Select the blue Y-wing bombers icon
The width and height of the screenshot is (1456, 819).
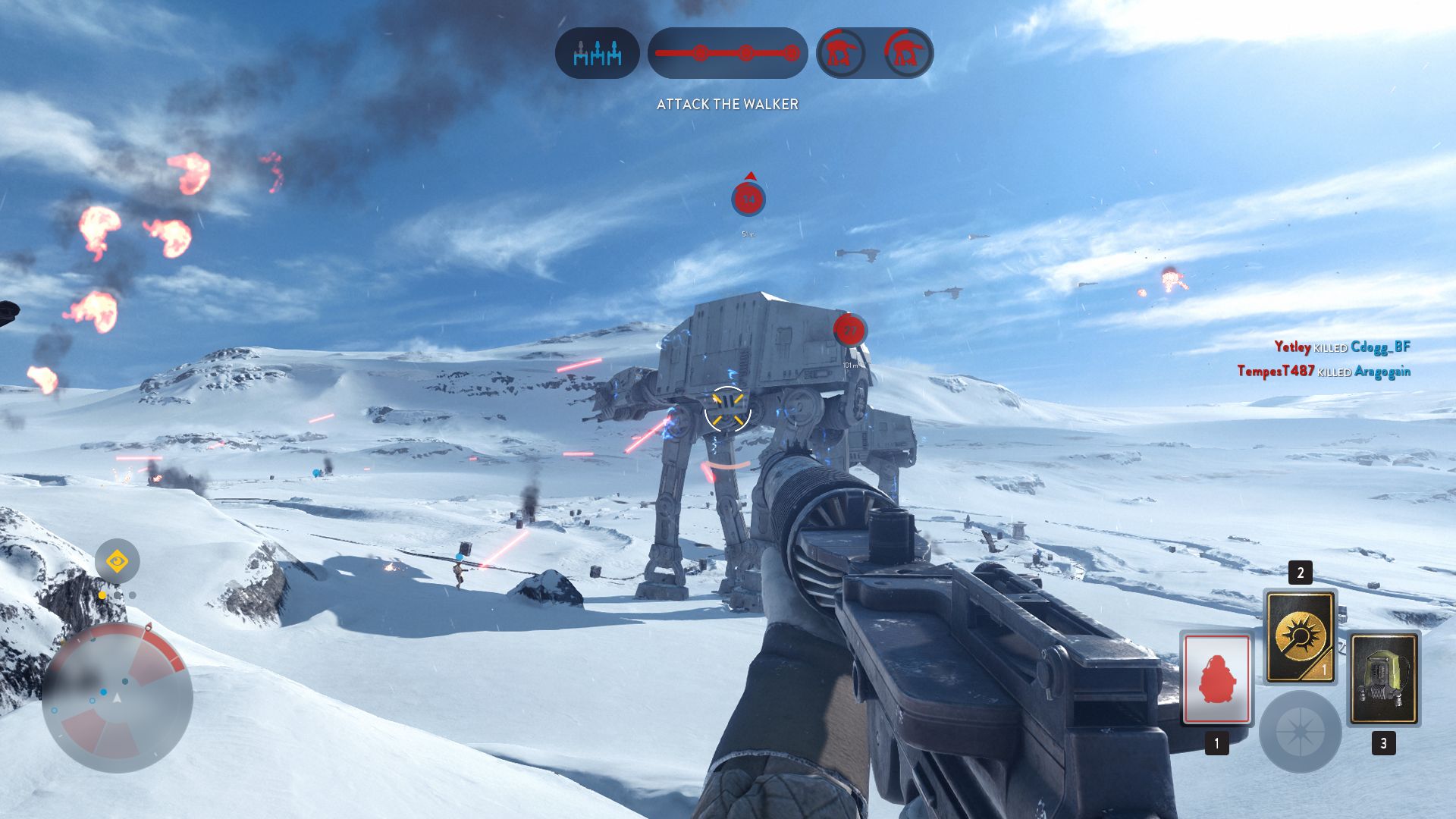coord(597,53)
